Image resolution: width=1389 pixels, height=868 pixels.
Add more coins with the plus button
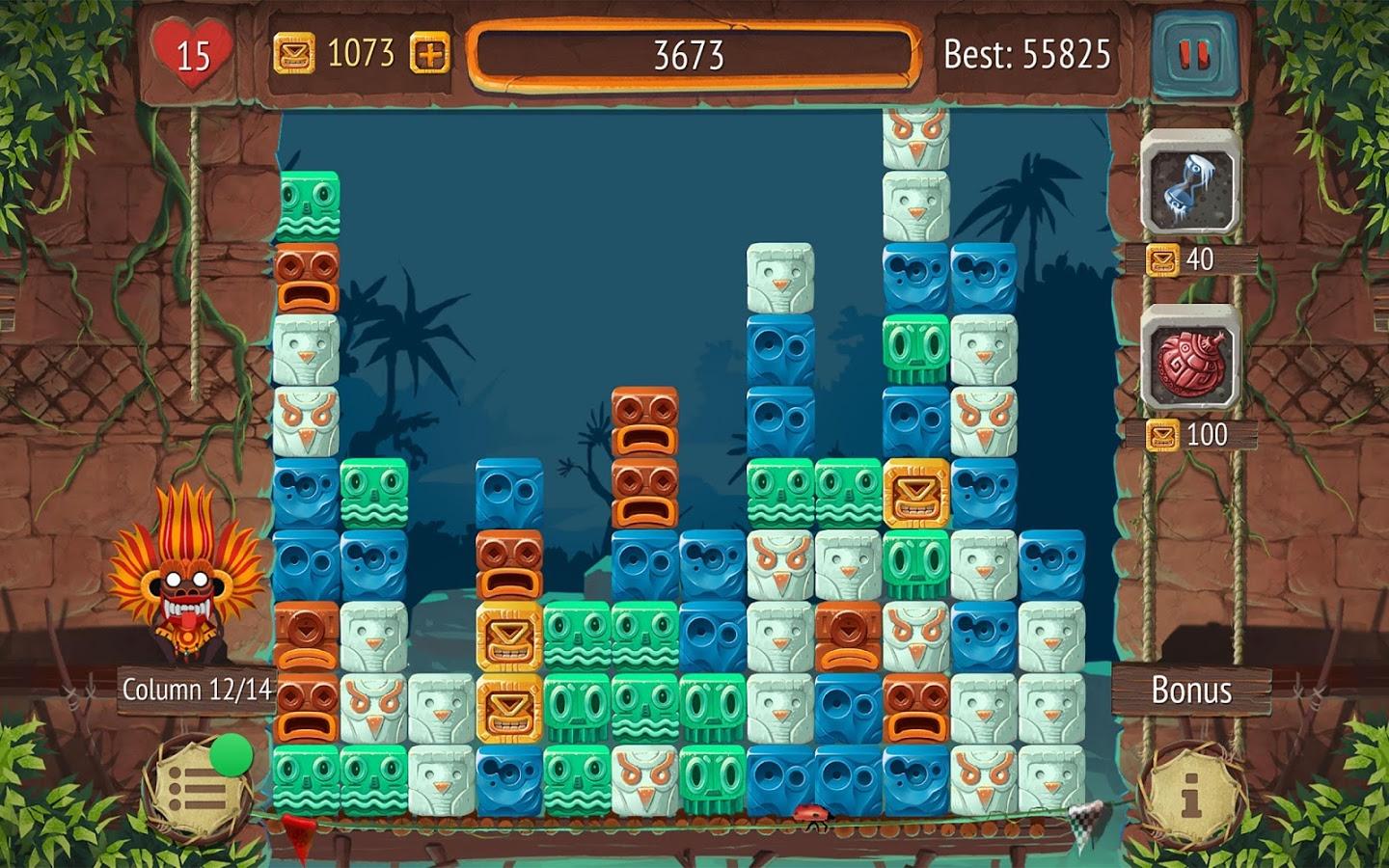coord(430,54)
